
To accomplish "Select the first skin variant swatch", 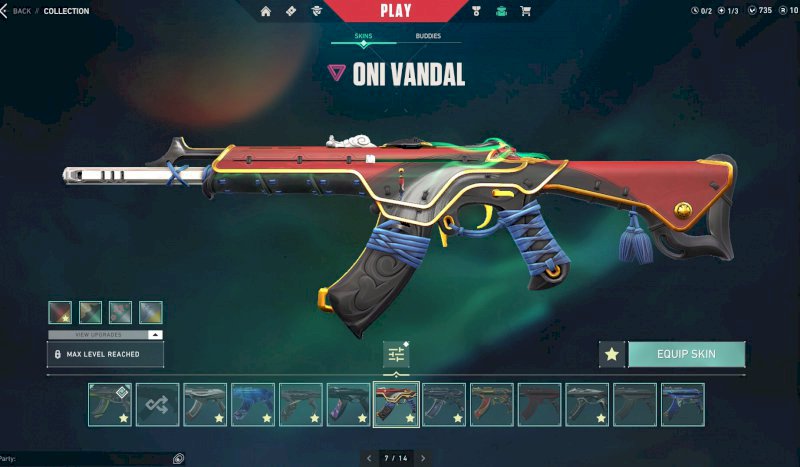I will (x=60, y=312).
